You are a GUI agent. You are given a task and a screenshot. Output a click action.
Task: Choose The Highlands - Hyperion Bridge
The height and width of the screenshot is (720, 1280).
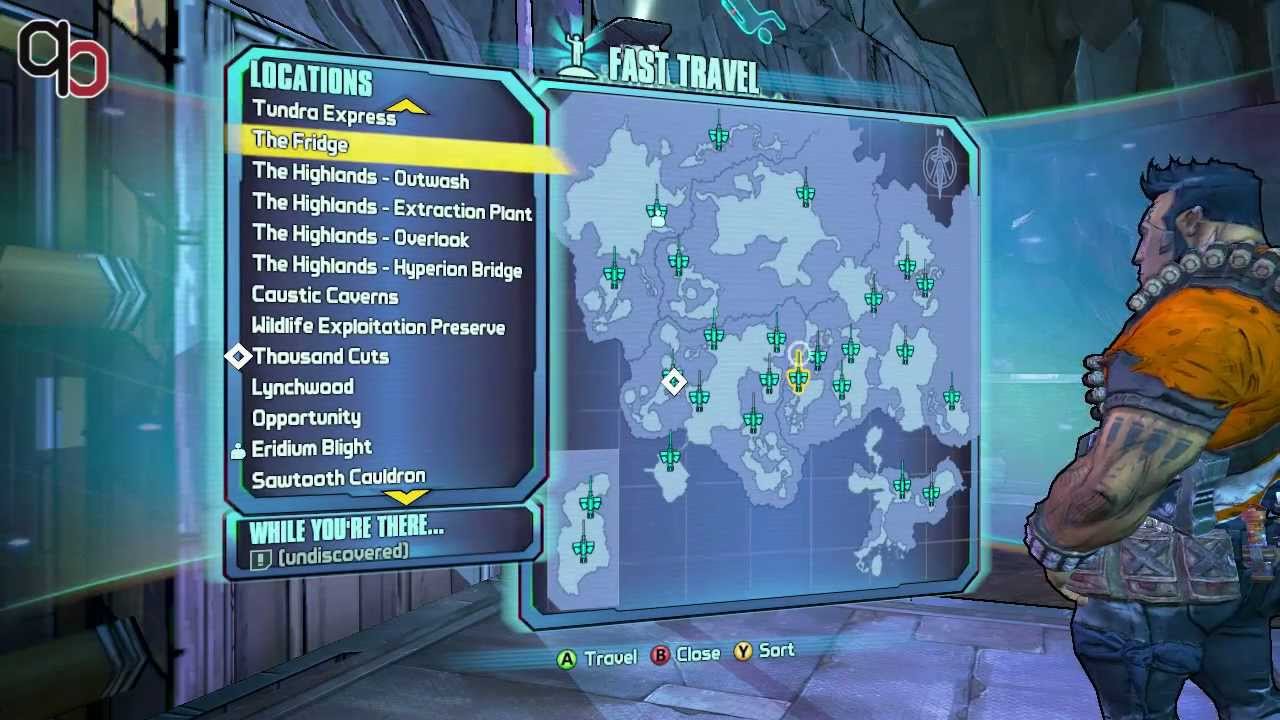pyautogui.click(x=387, y=267)
